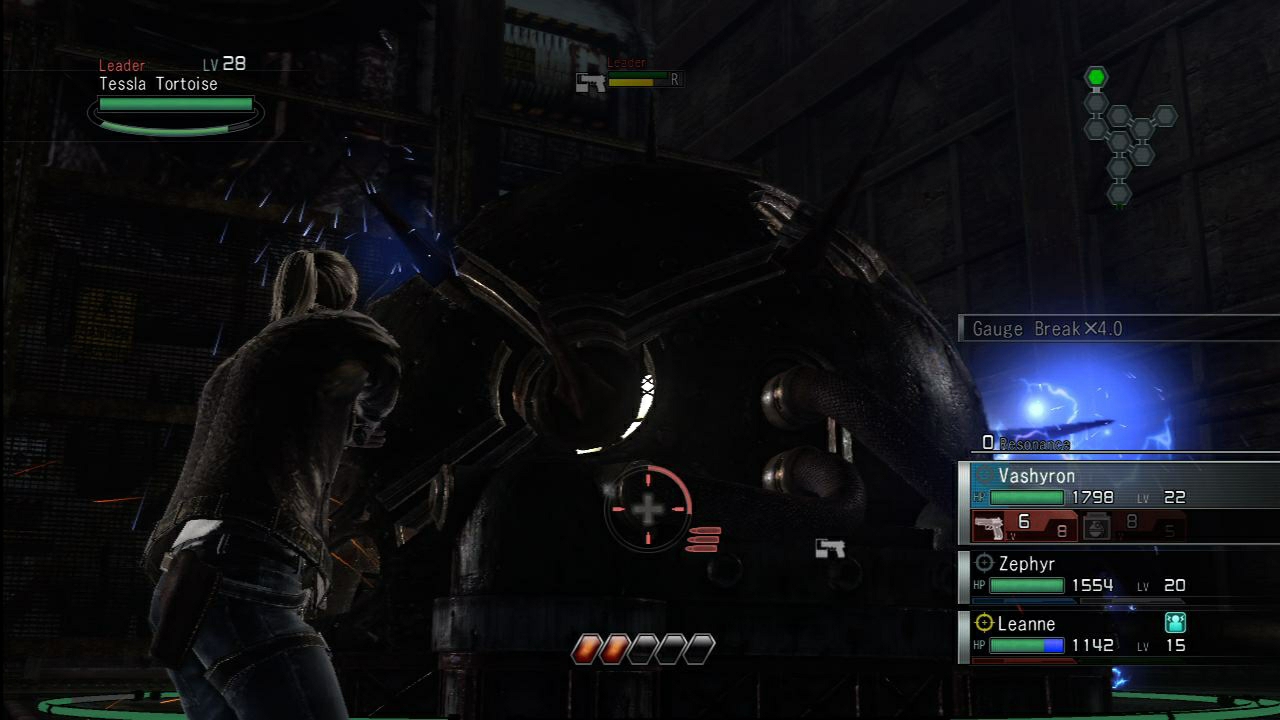This screenshot has height=720, width=1280.
Task: Select Vashyron's handgun weapon icon
Action: [990, 525]
